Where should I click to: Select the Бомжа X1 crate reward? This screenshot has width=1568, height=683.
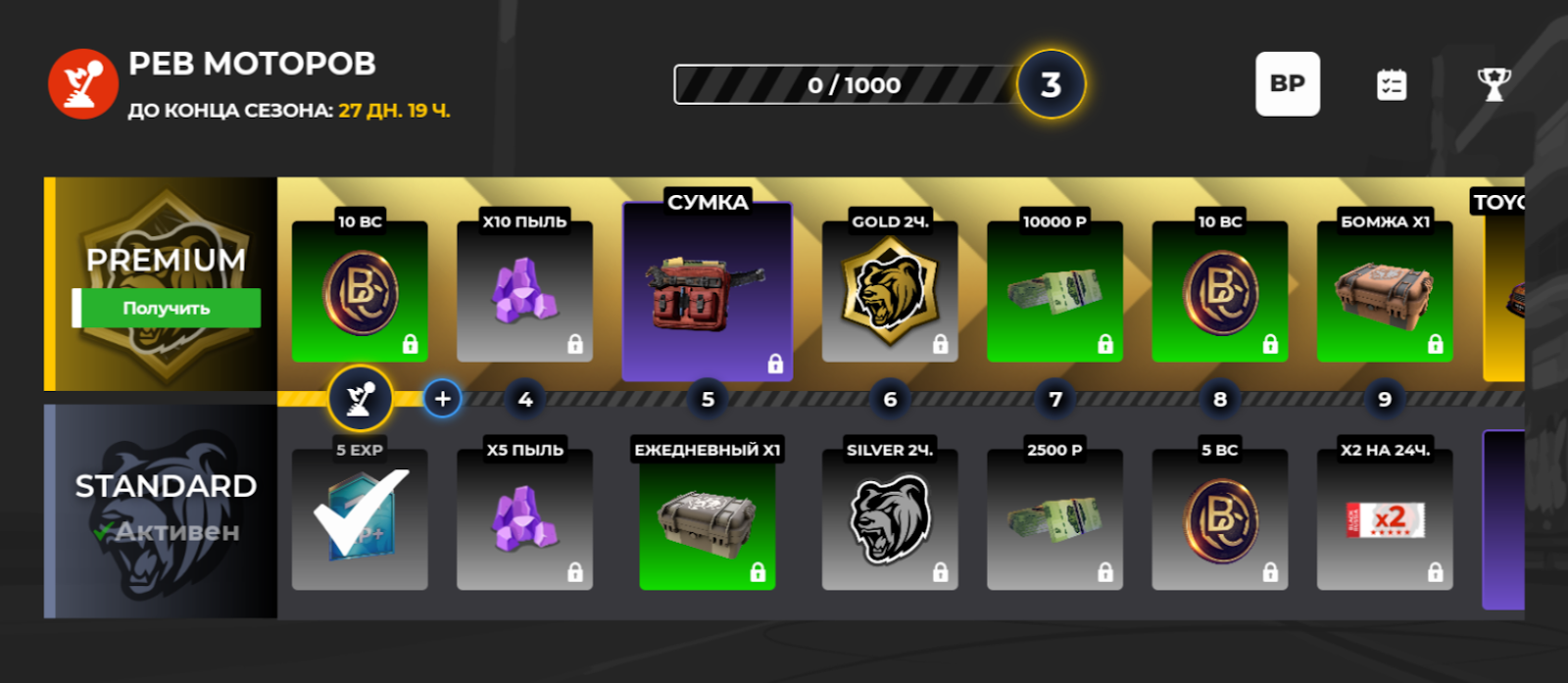[x=1385, y=292]
